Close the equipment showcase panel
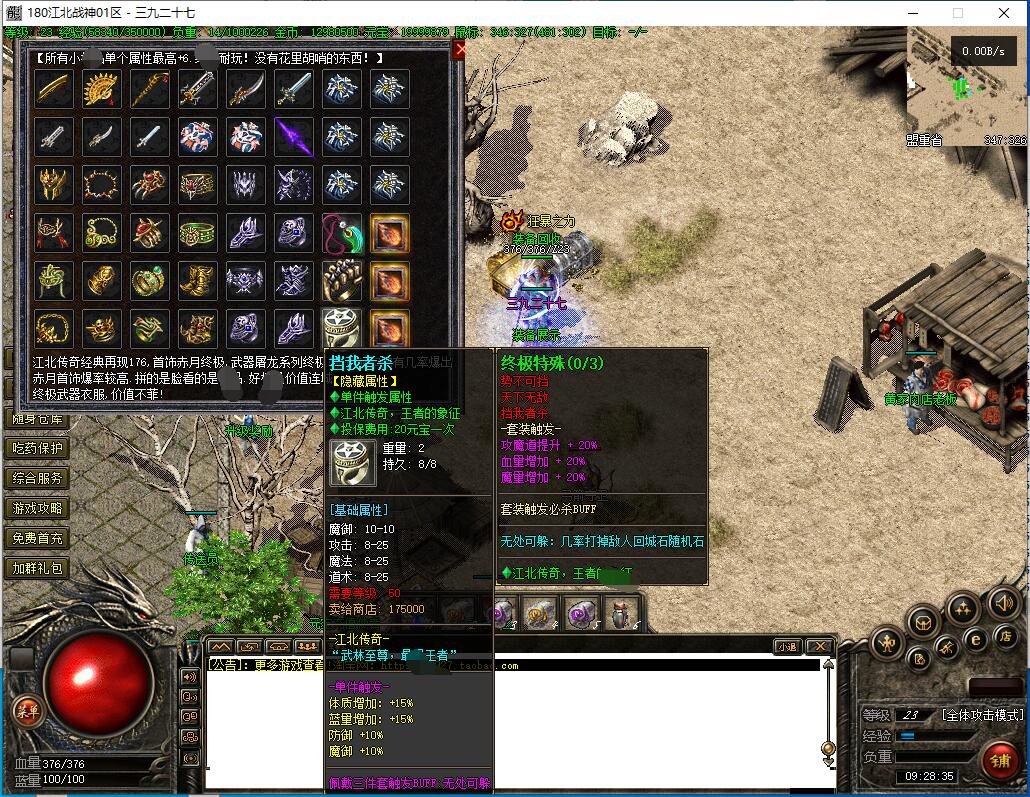Image resolution: width=1030 pixels, height=797 pixels. (459, 51)
